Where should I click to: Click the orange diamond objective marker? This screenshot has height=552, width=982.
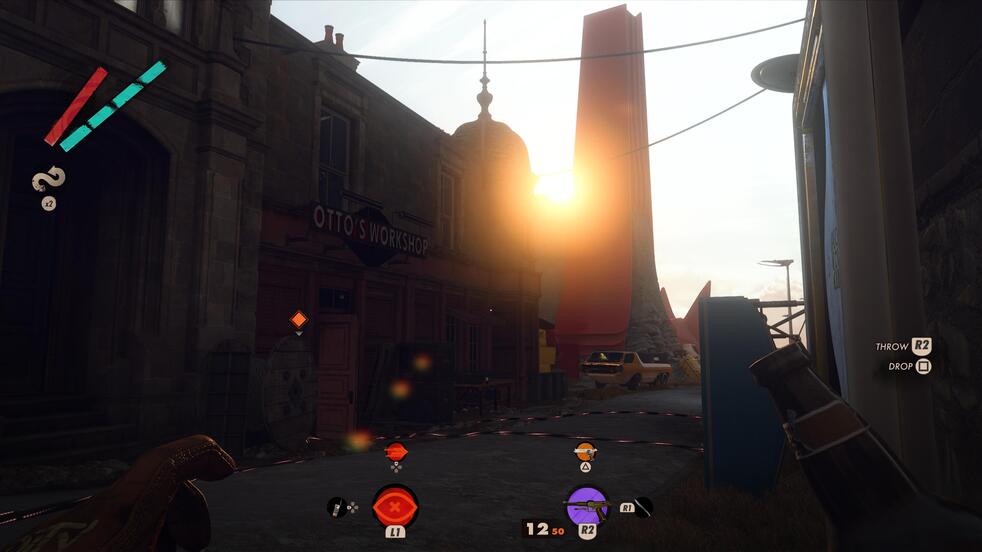click(298, 320)
